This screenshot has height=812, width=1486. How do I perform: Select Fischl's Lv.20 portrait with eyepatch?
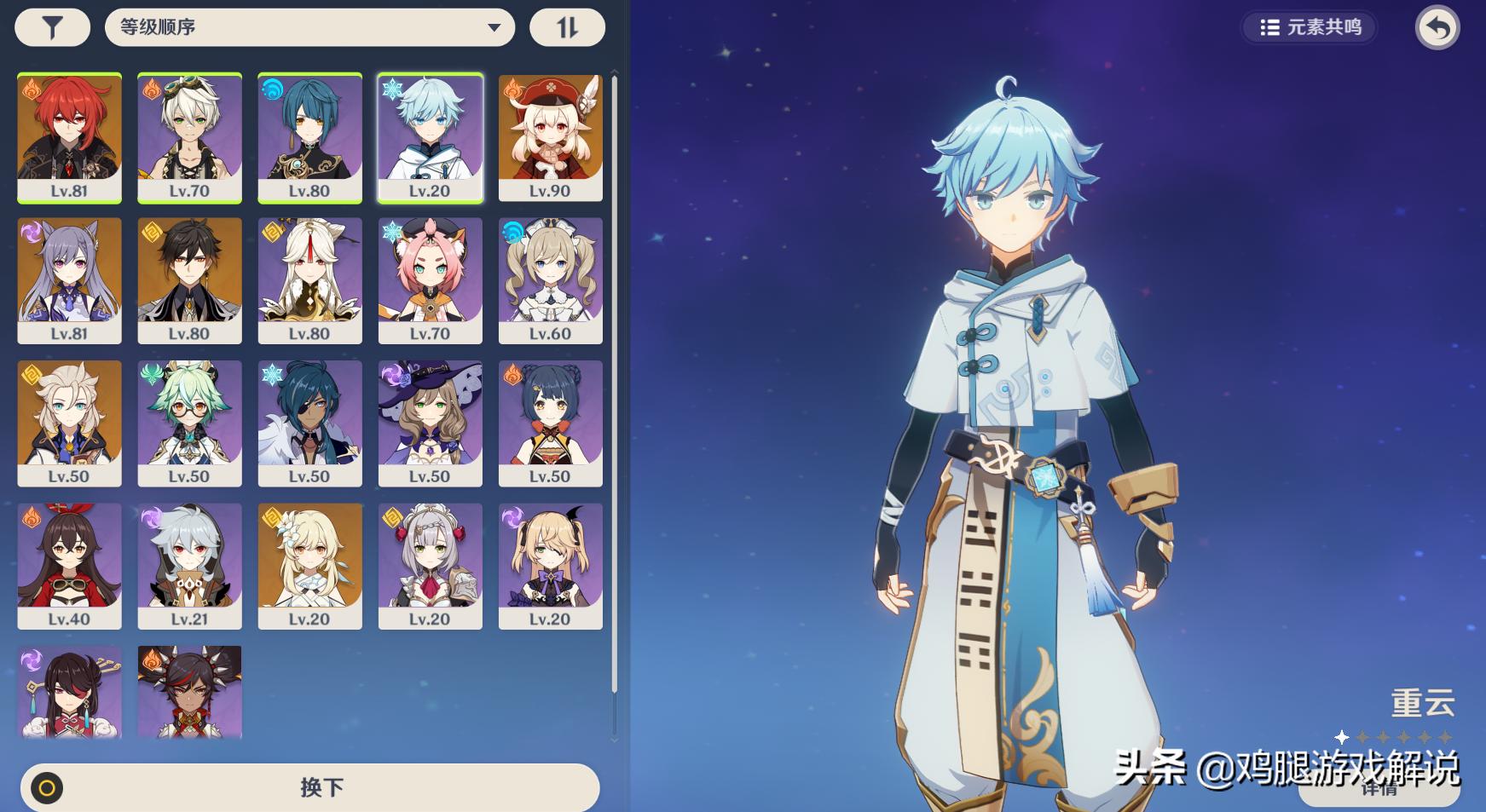pyautogui.click(x=550, y=566)
